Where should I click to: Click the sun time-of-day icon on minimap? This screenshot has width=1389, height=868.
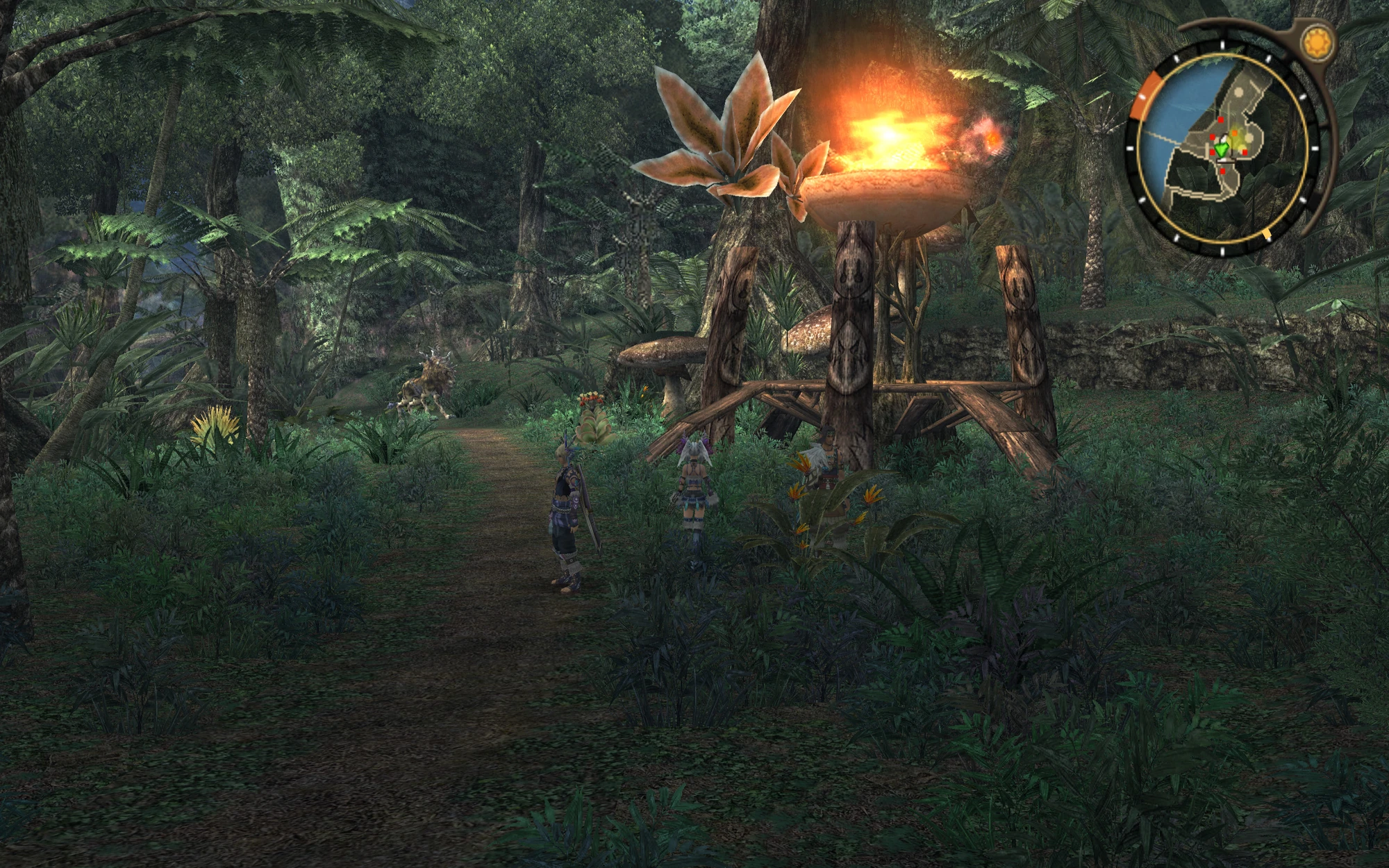(x=1318, y=42)
